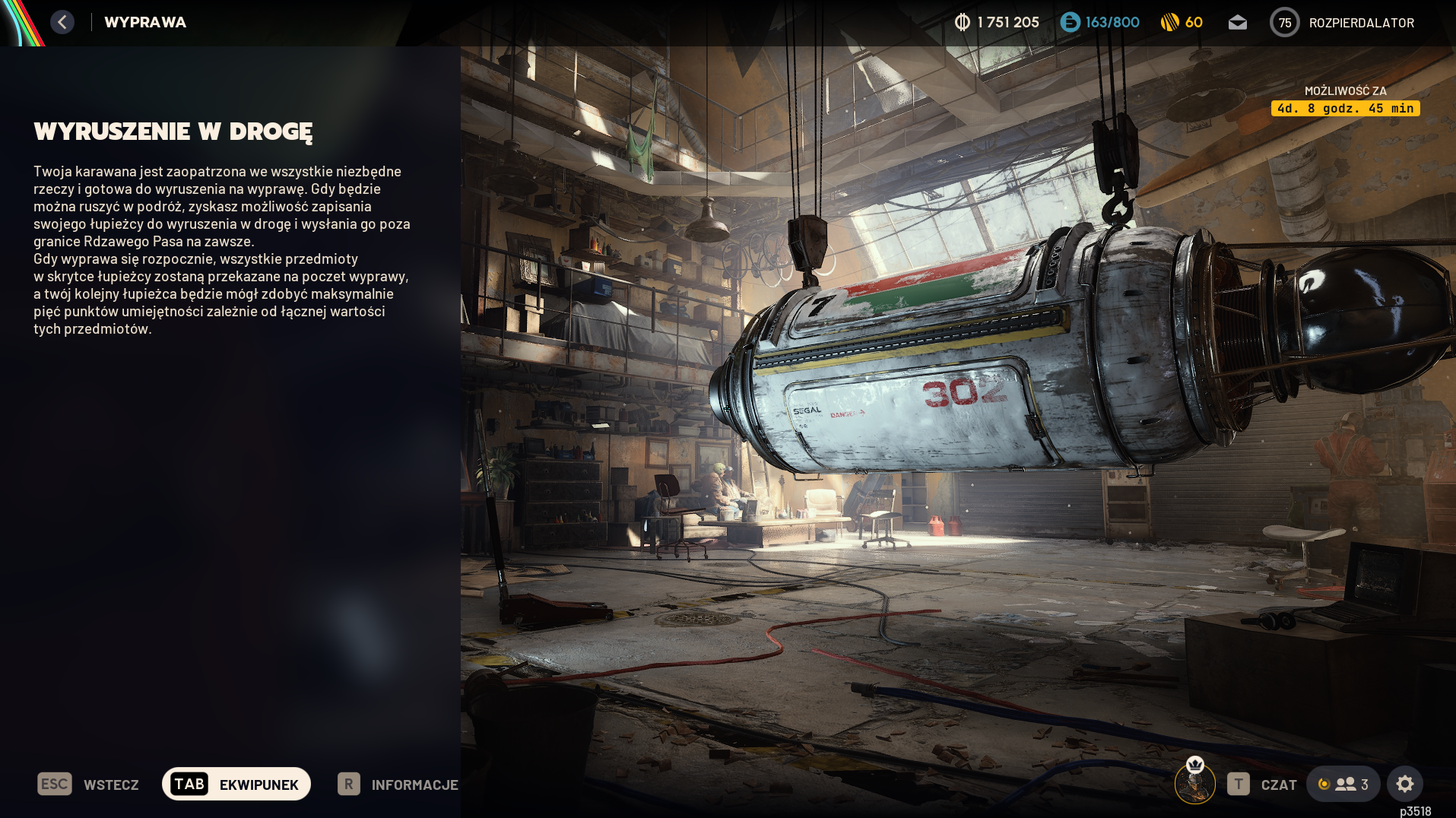Go back using the top-left arrow
Image resolution: width=1456 pixels, height=818 pixels.
tap(62, 22)
